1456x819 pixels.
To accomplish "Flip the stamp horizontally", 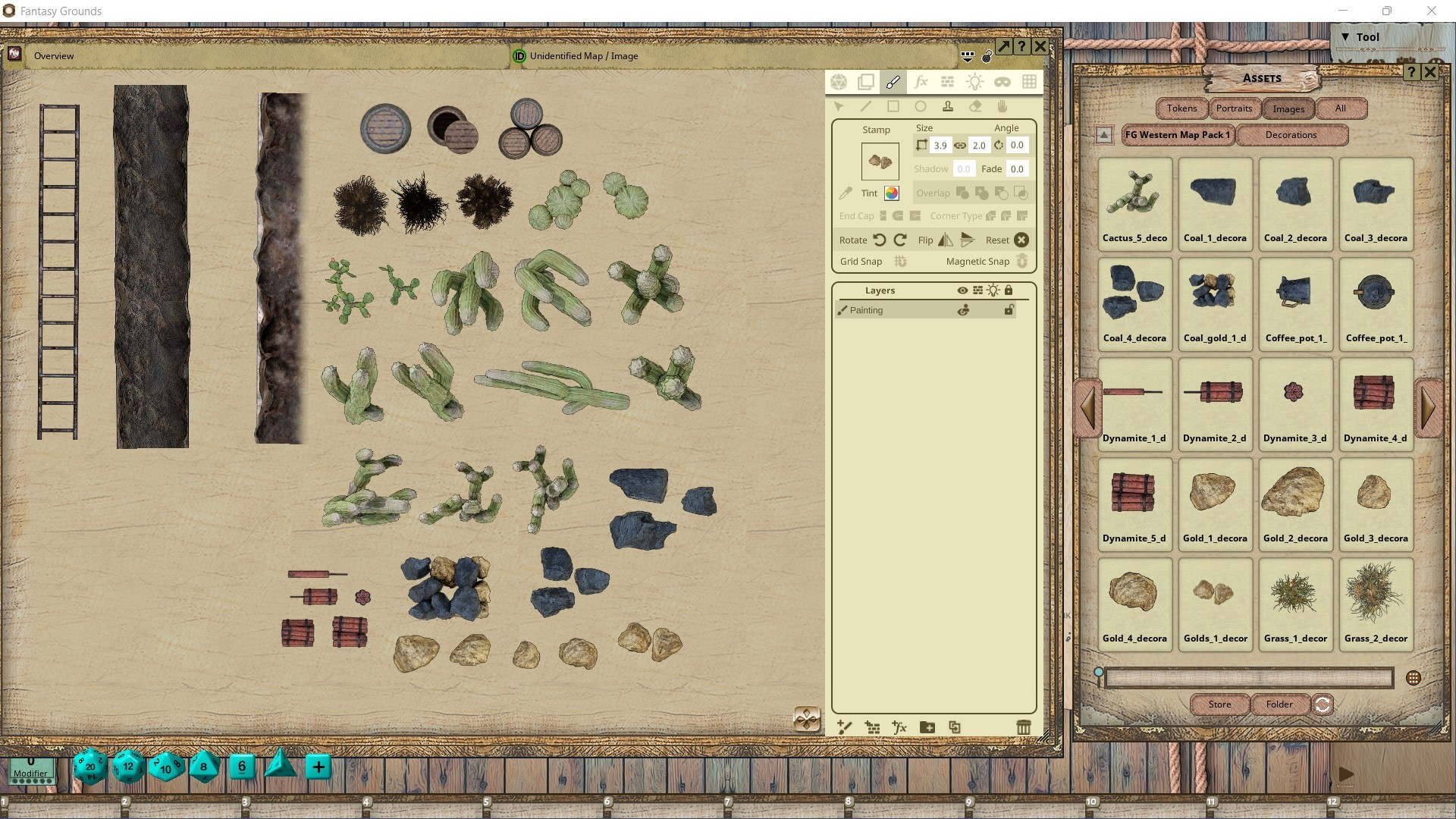I will [x=945, y=240].
